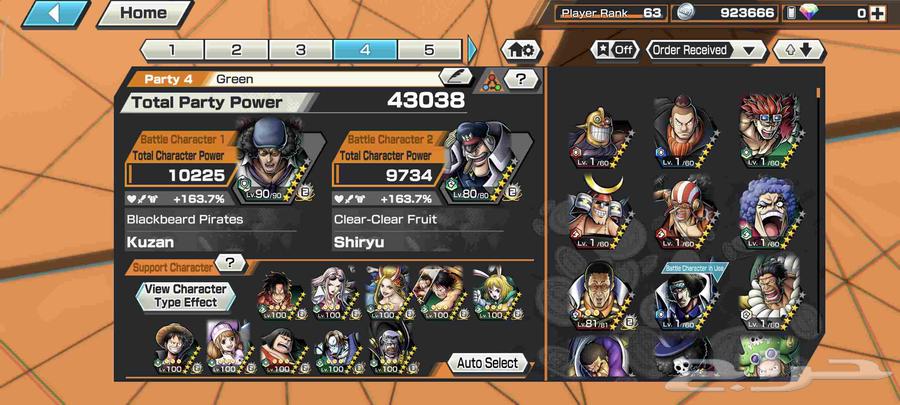Image resolution: width=900 pixels, height=405 pixels.
Task: Auto Select support characters
Action: point(488,362)
